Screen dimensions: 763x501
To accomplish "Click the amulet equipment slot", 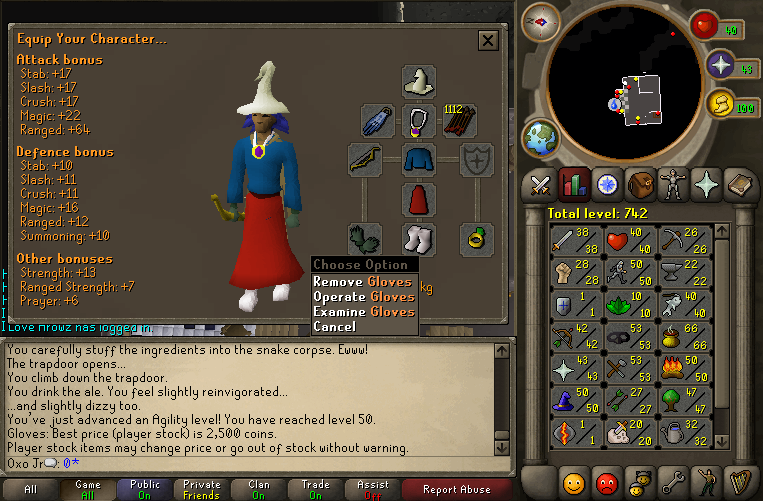I will pos(419,121).
